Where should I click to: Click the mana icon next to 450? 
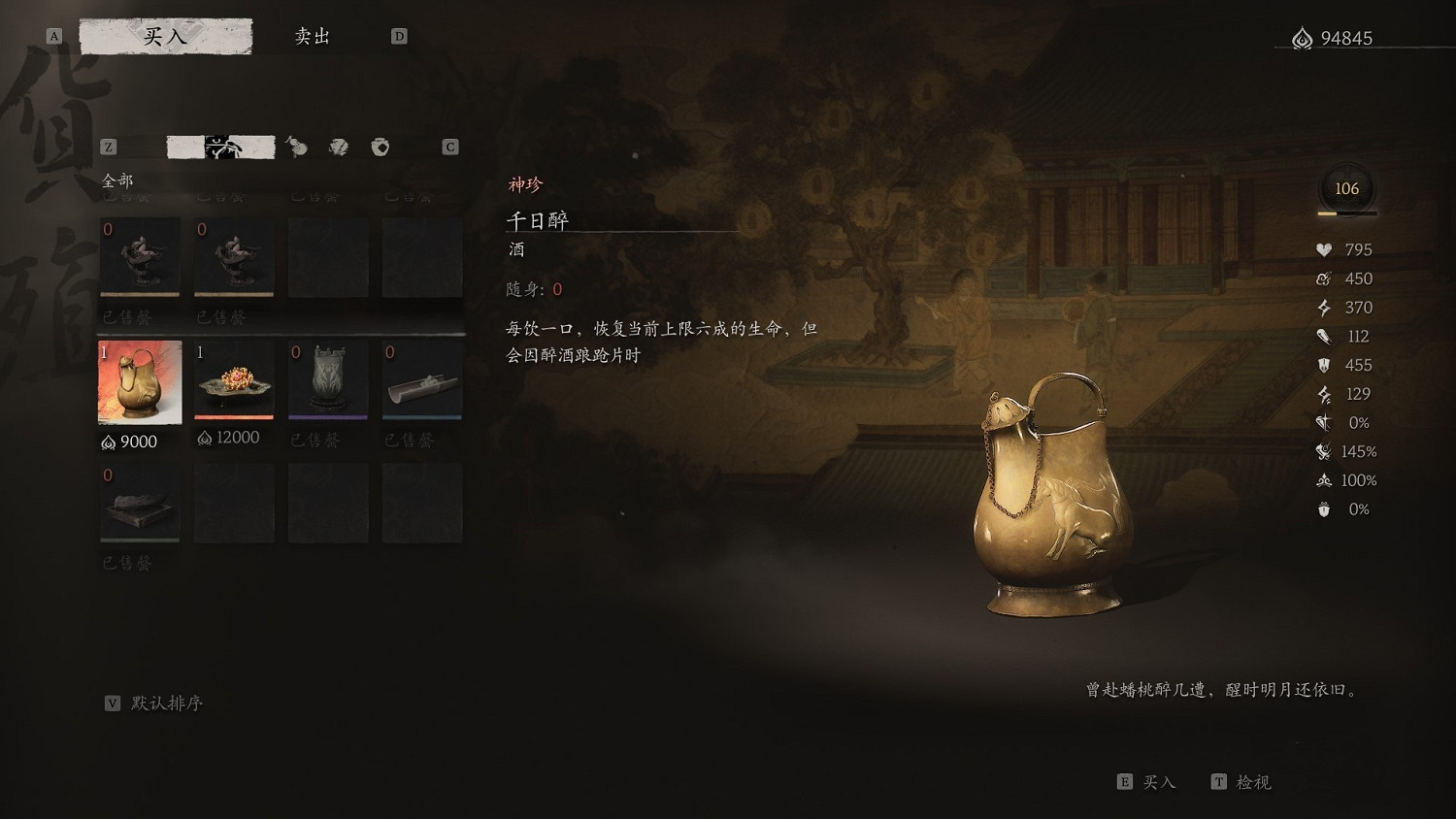pyautogui.click(x=1322, y=278)
